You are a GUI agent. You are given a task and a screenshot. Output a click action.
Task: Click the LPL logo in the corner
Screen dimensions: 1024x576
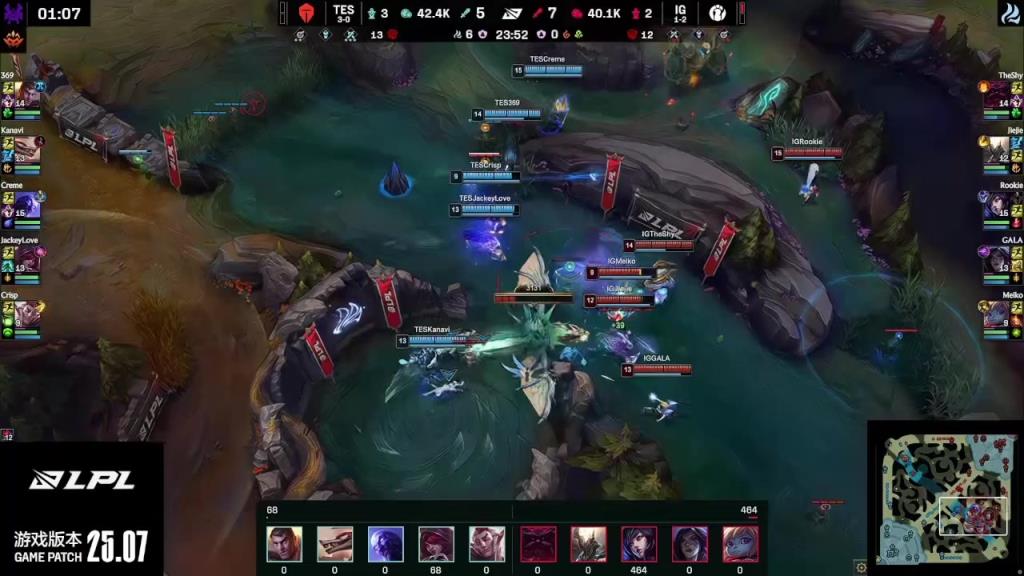[82, 480]
